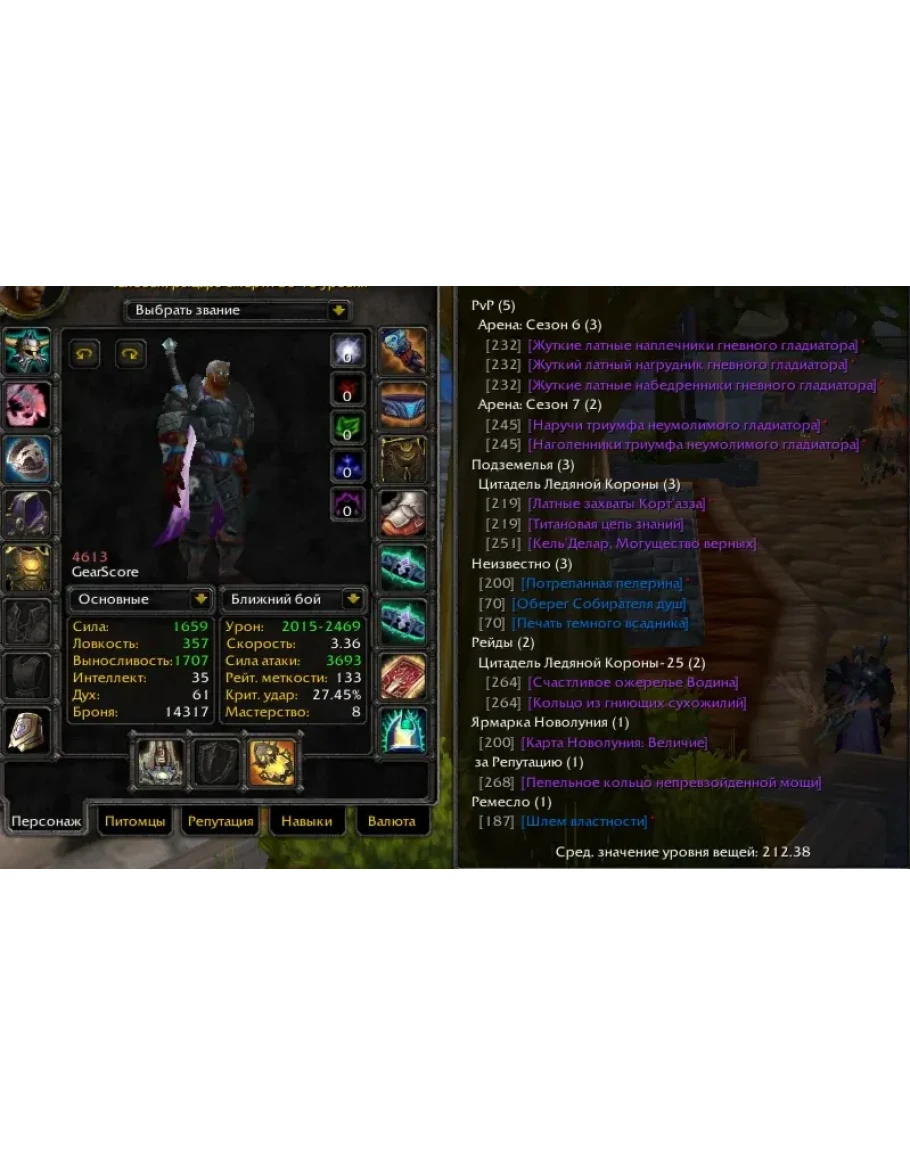
Task: Open the Титановая цепь знаний item link
Action: [x=606, y=524]
